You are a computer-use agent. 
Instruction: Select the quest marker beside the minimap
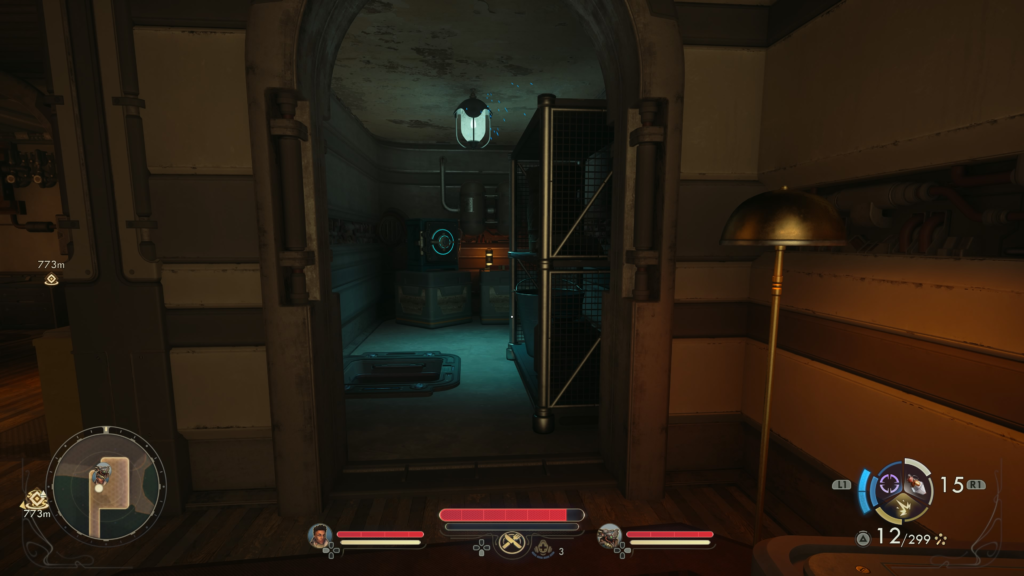pyautogui.click(x=36, y=497)
